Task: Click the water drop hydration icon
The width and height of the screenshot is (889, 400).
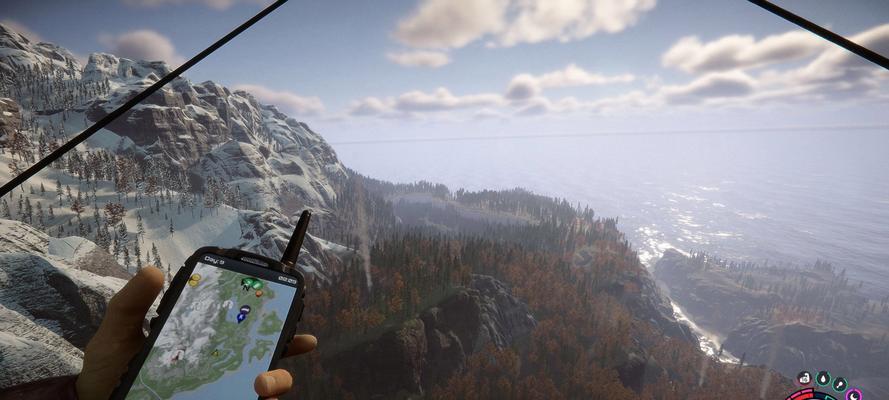Action: (822, 379)
